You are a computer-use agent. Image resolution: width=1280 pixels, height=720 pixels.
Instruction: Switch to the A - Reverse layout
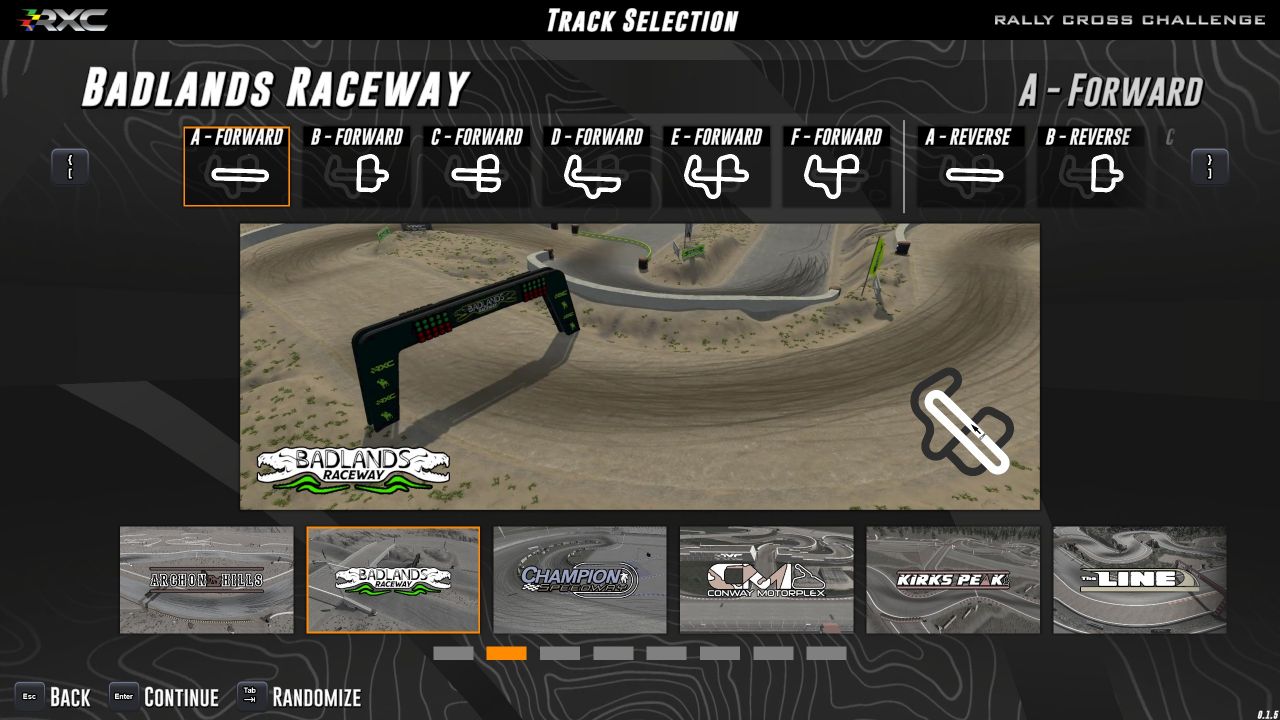pyautogui.click(x=968, y=167)
